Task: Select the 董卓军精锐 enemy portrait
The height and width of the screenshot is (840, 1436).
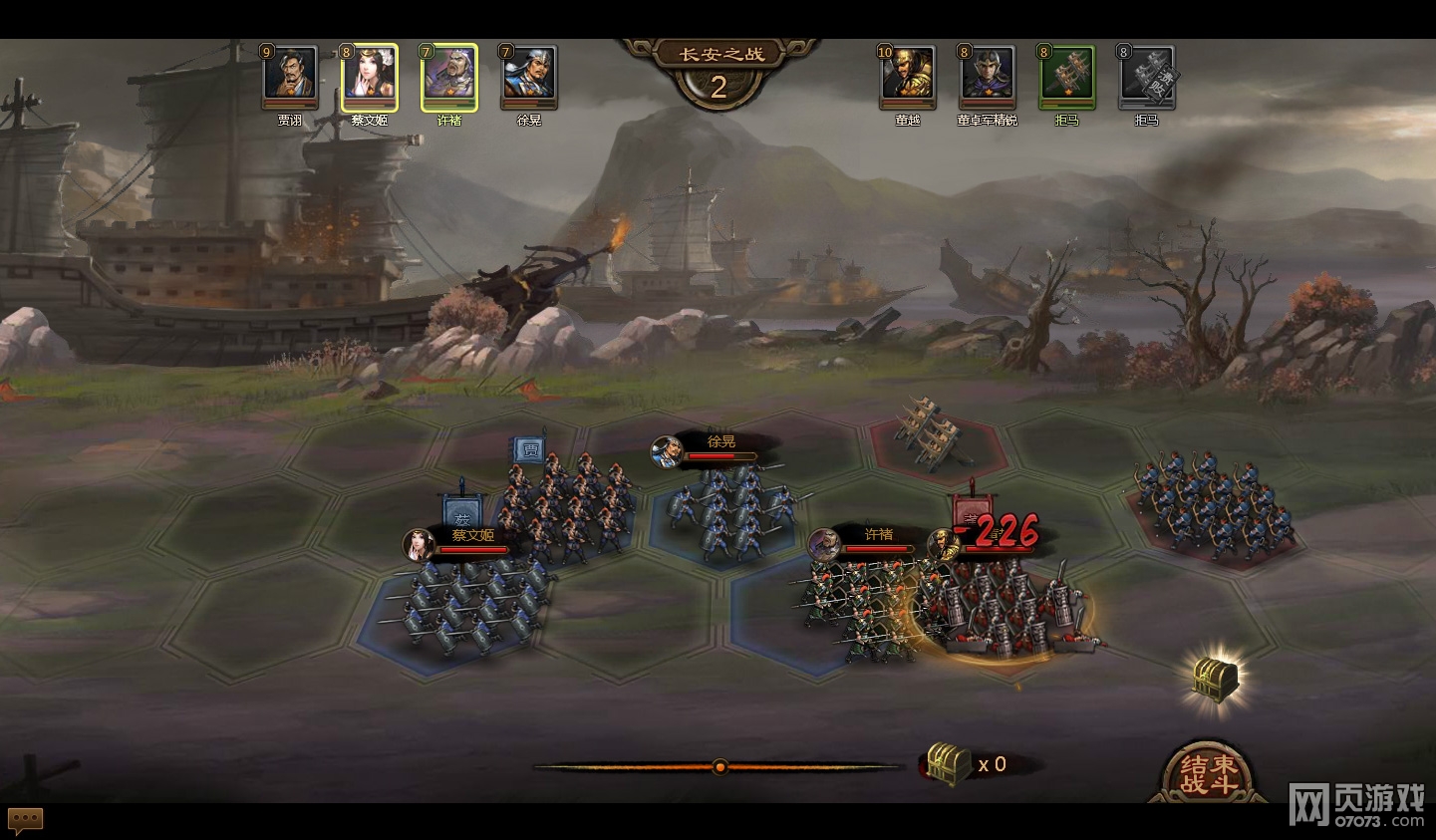Action: [988, 76]
